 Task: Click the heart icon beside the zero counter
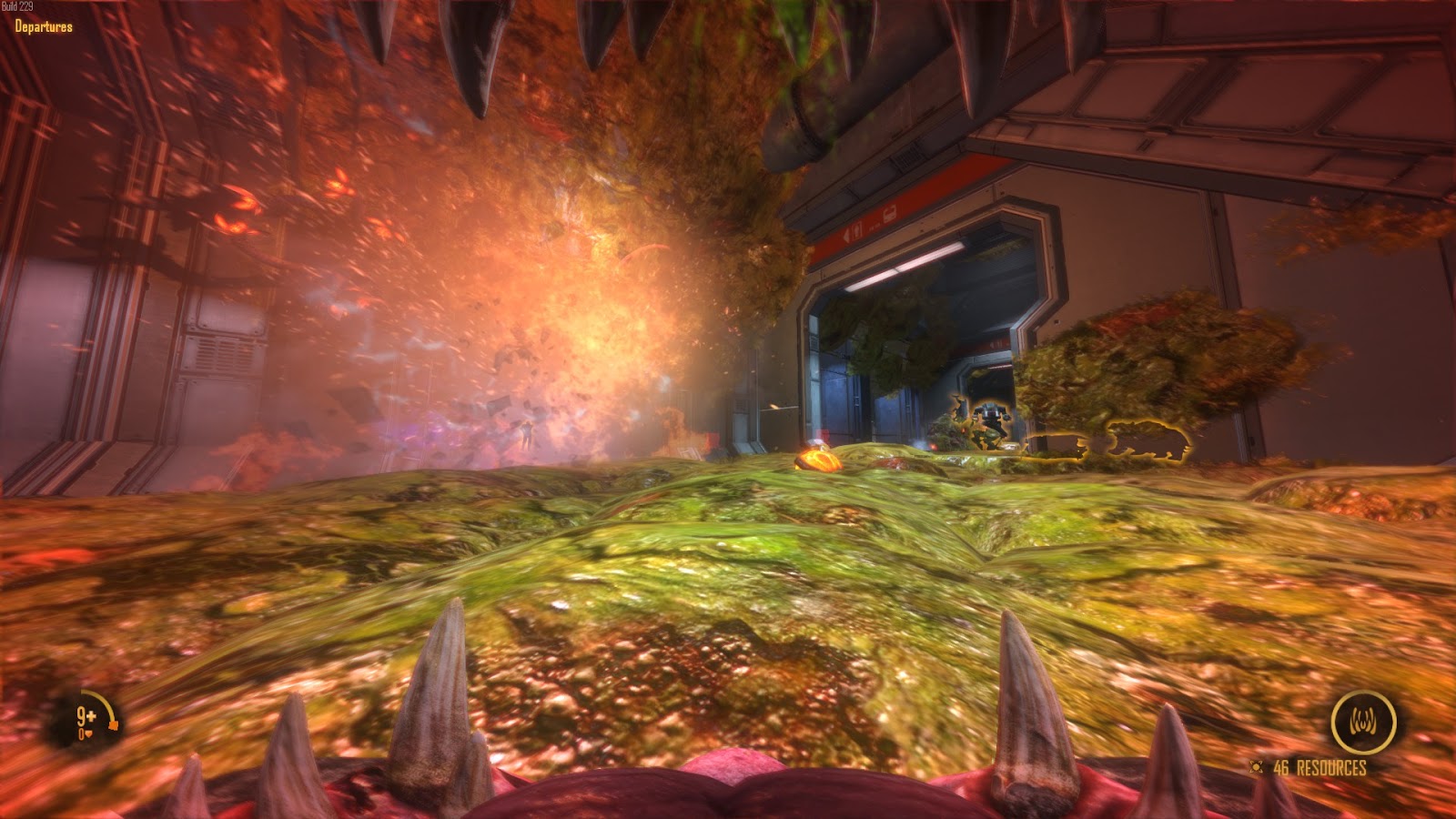pos(89,733)
